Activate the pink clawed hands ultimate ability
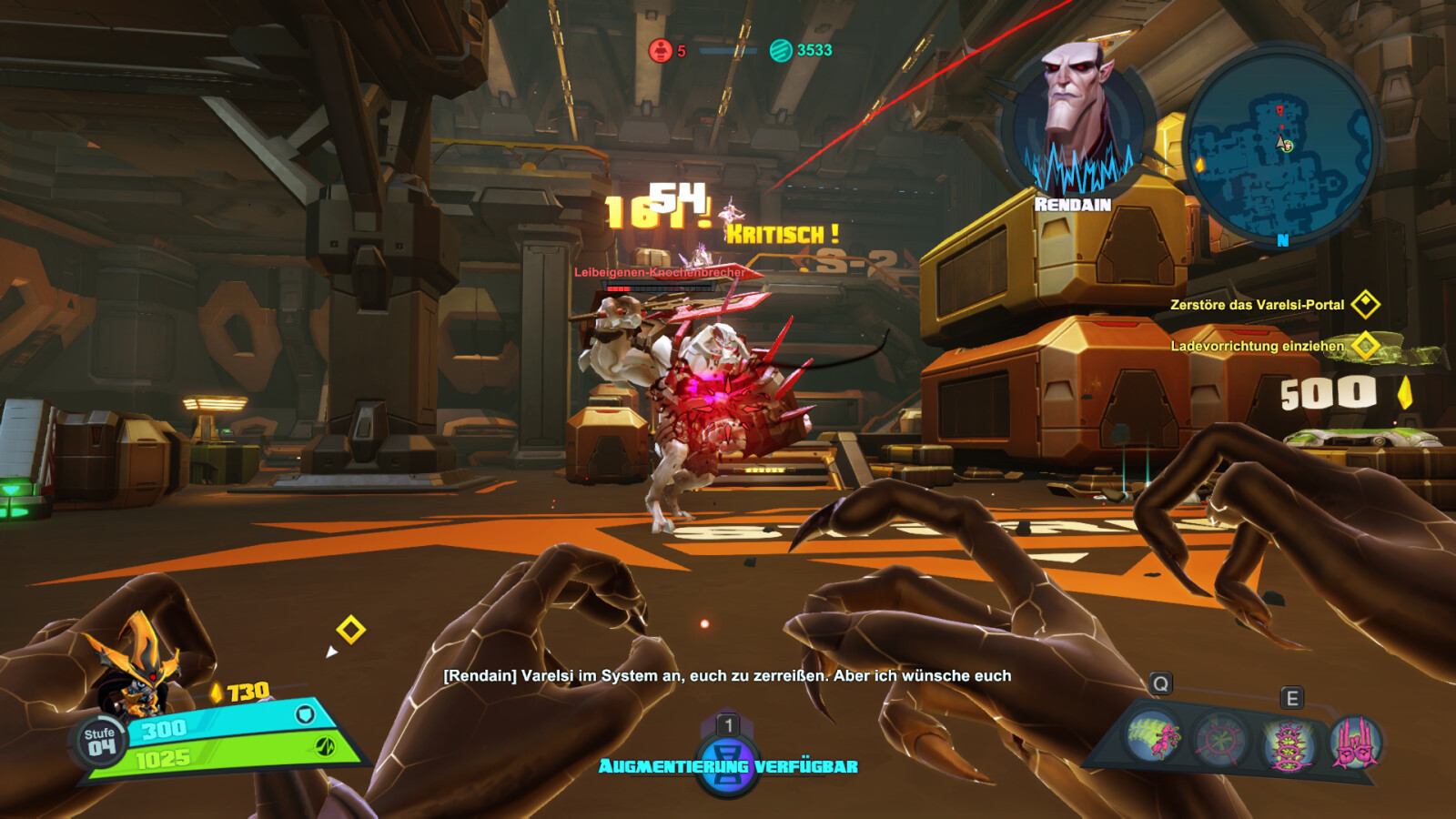The width and height of the screenshot is (1456, 819). point(1355,742)
